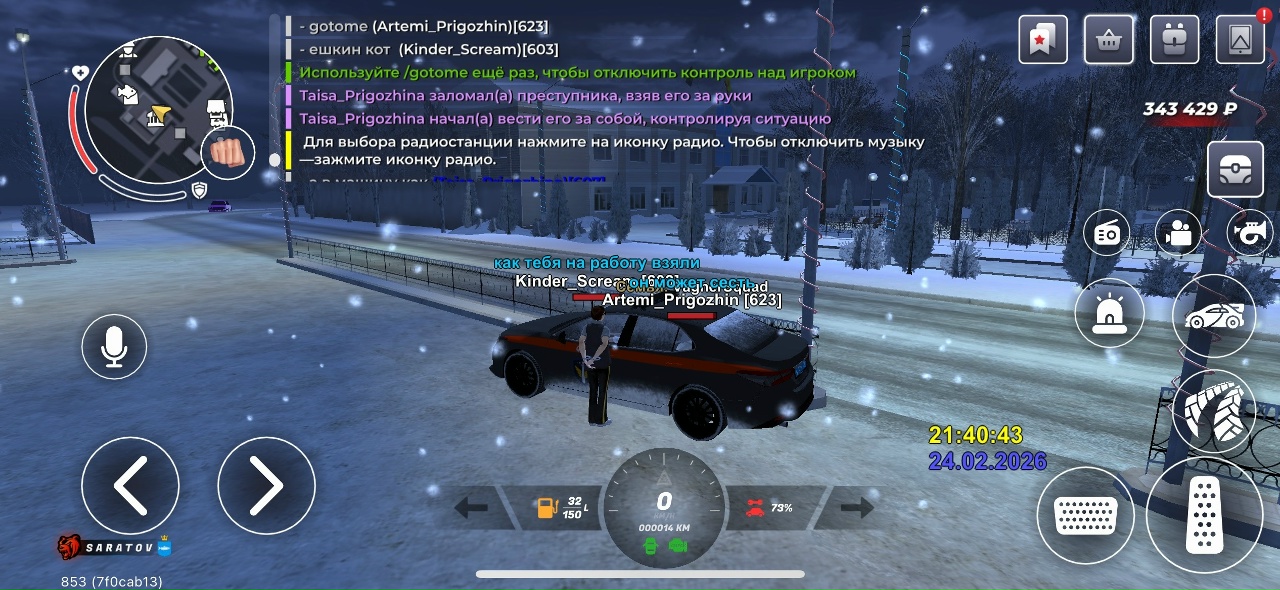Steer left with the left arrow button
The image size is (1280, 590).
click(130, 486)
